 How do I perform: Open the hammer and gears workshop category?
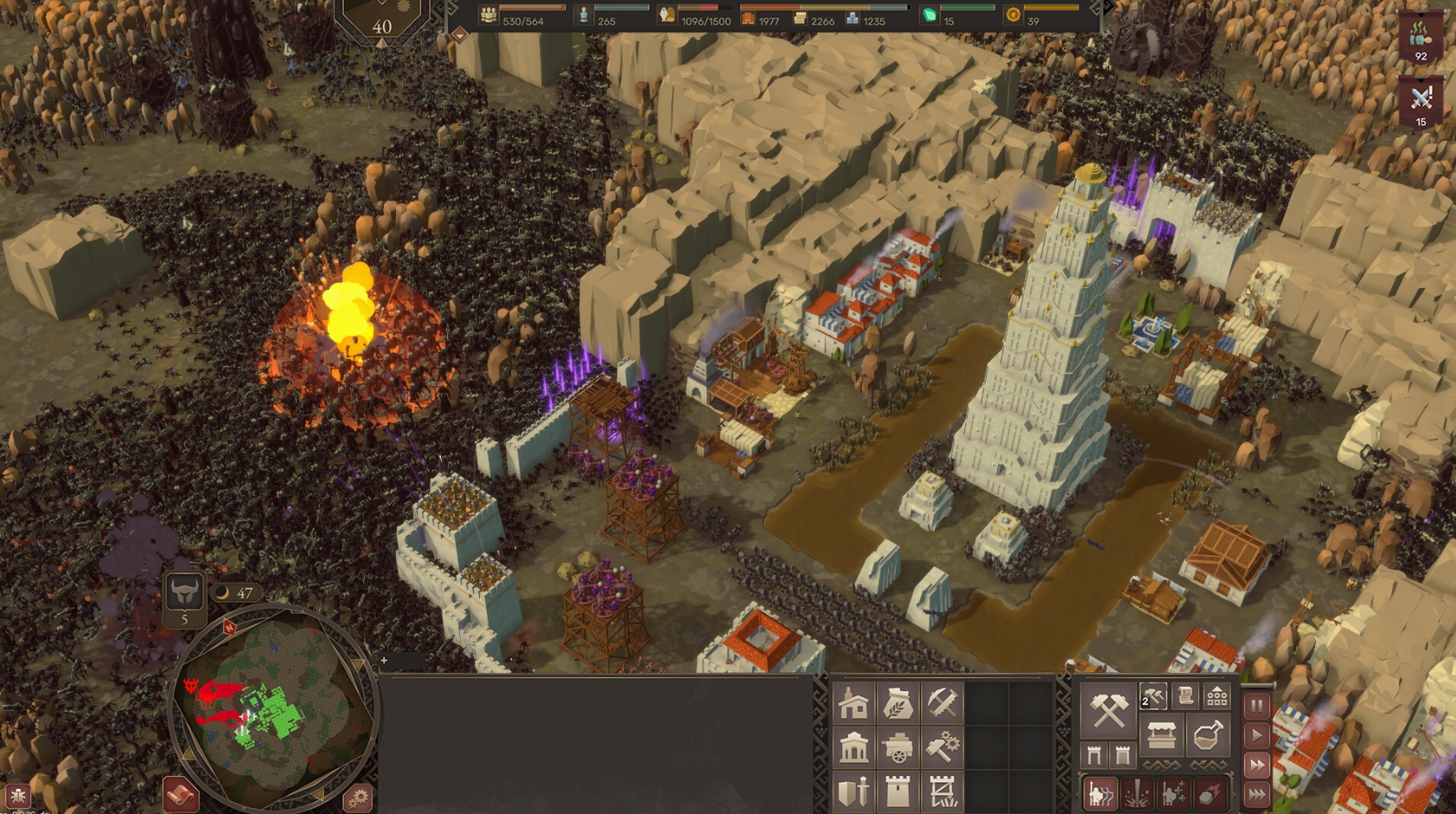942,747
